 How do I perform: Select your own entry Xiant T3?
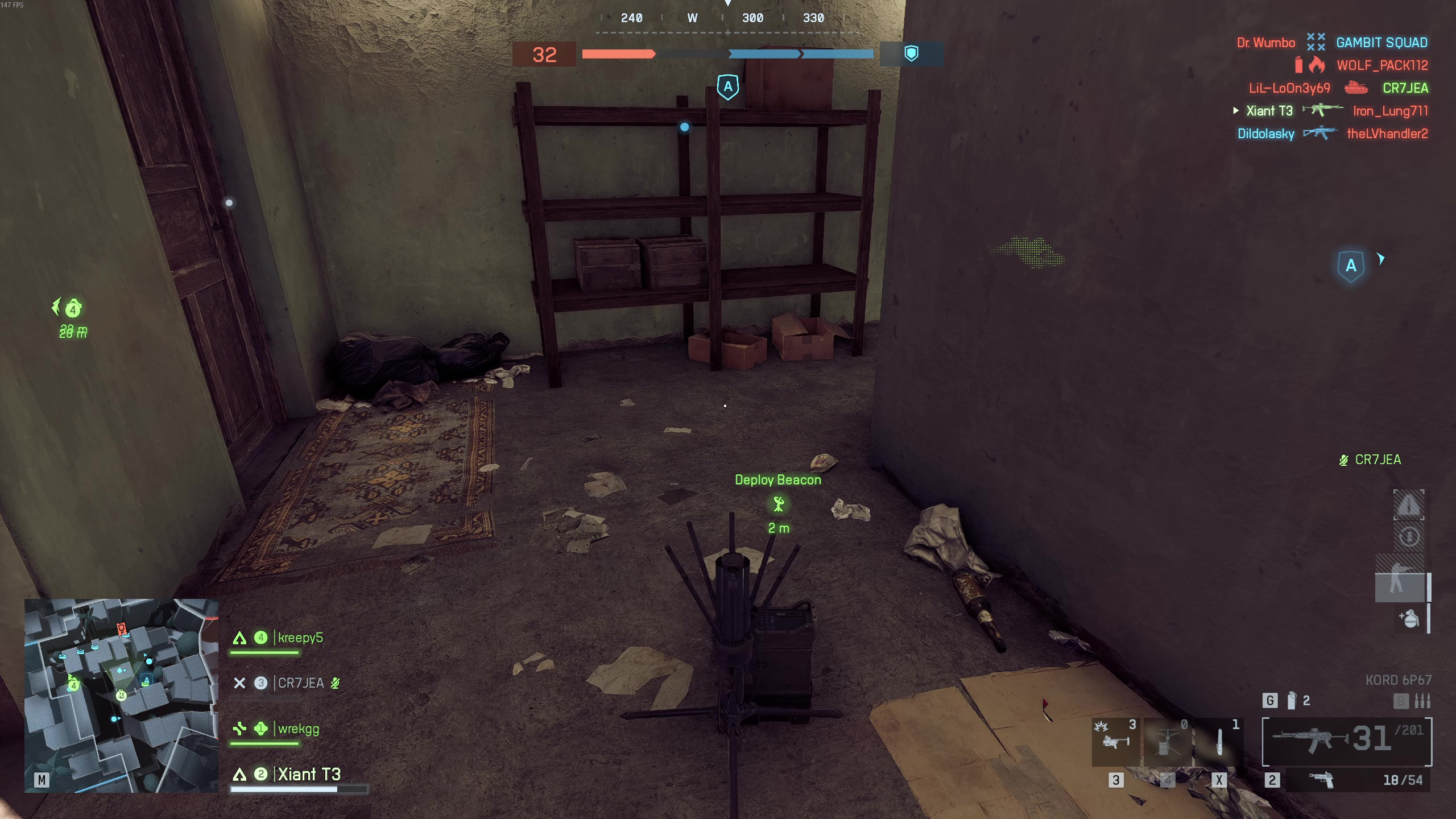tap(308, 774)
